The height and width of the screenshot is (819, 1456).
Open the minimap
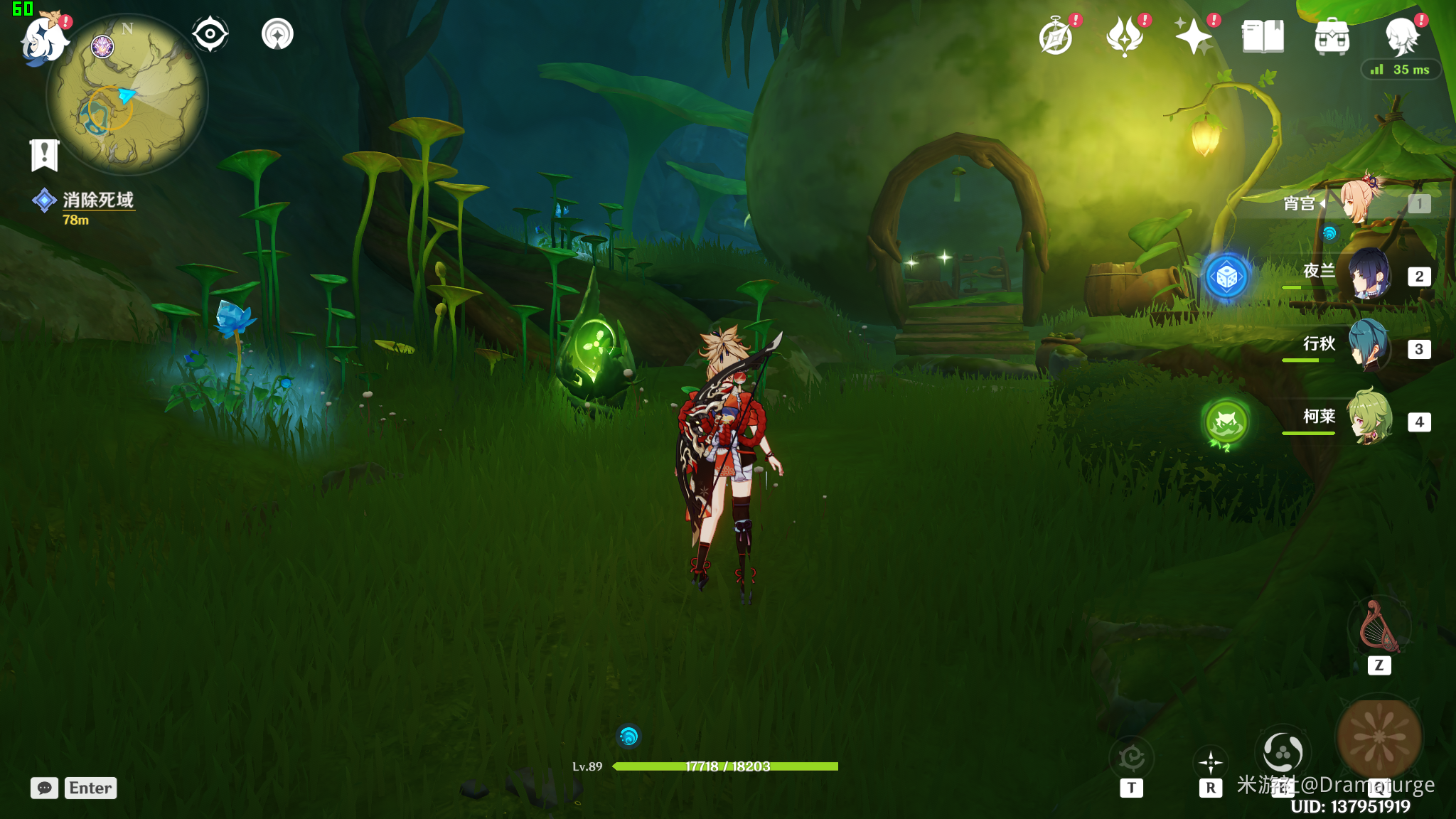pyautogui.click(x=127, y=96)
